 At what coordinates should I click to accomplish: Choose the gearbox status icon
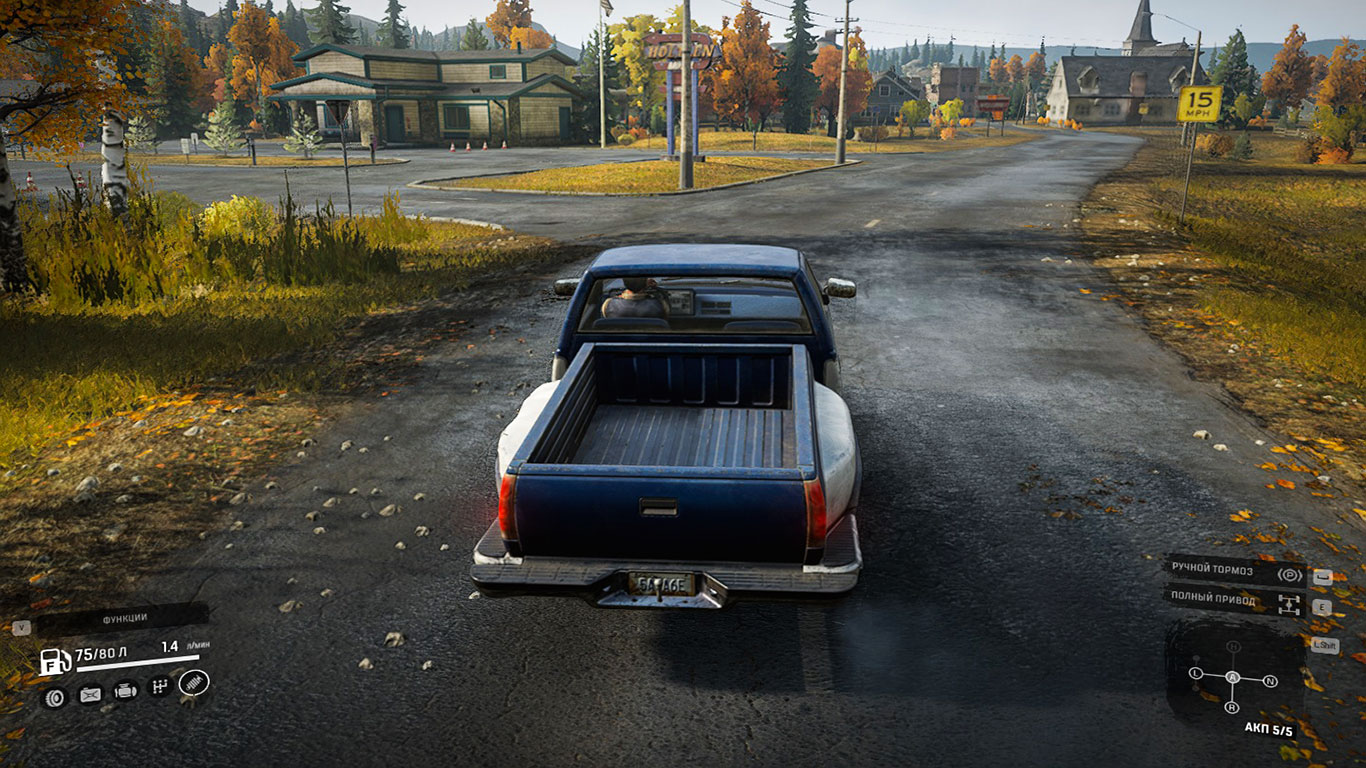159,686
